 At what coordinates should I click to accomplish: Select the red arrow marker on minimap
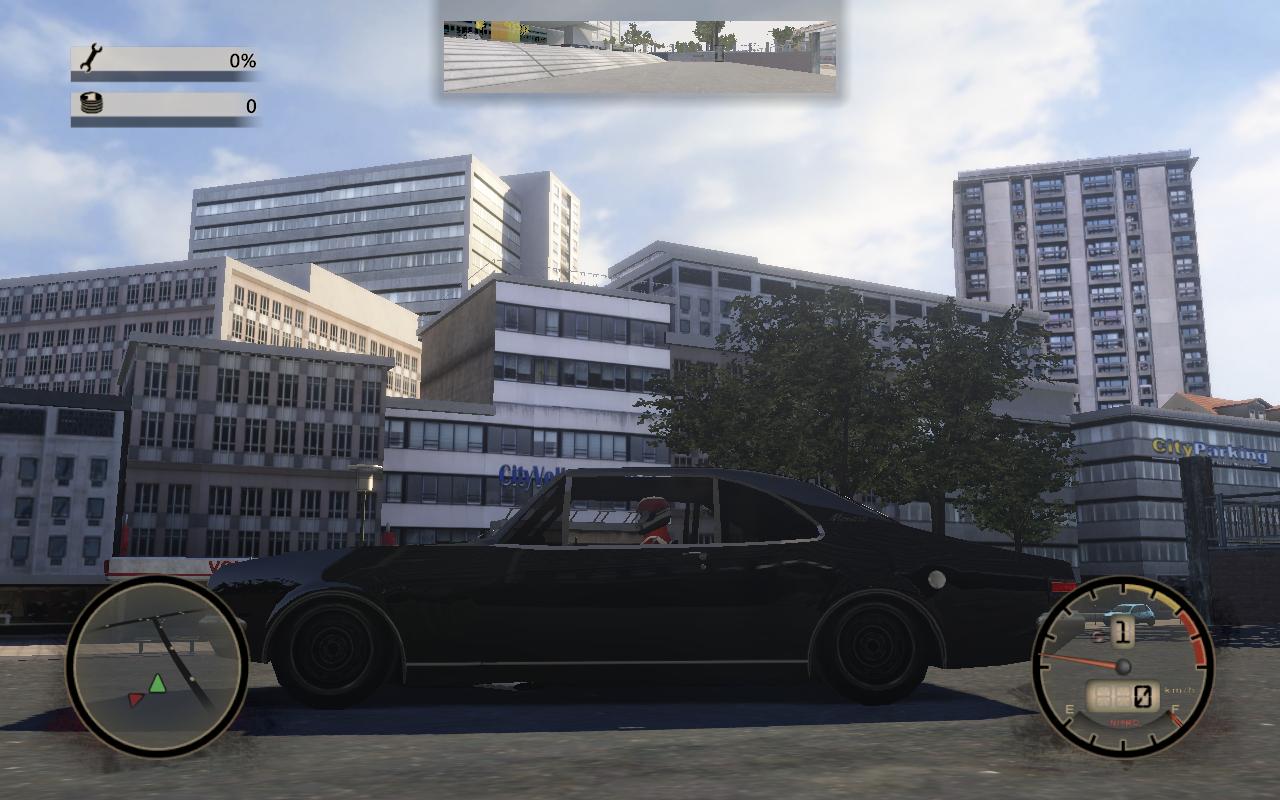[136, 699]
